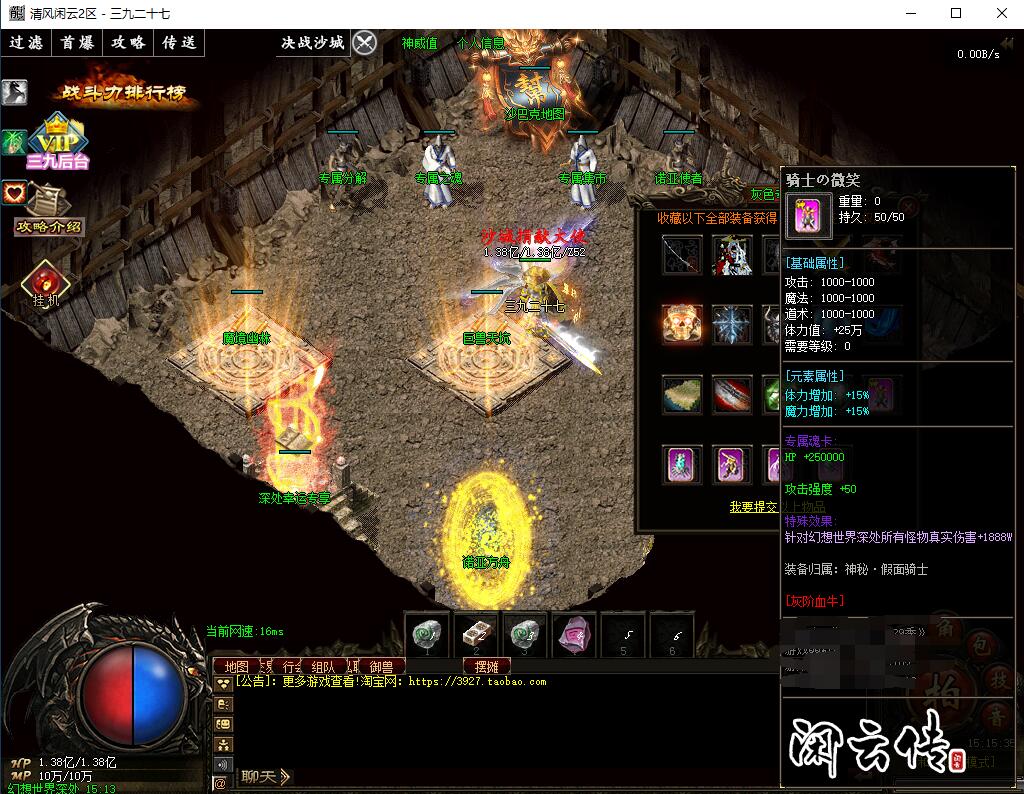Toggle the crossed swords attack-mode icon
This screenshot has height=794, width=1024.
tap(365, 43)
